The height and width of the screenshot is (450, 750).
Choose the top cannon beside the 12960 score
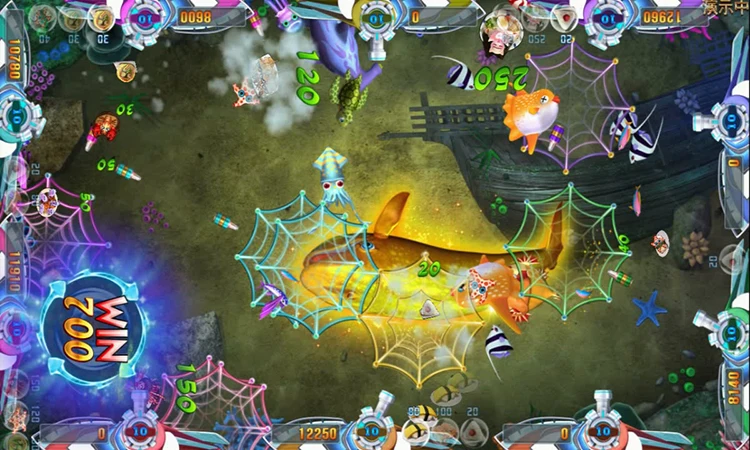(x=608, y=17)
